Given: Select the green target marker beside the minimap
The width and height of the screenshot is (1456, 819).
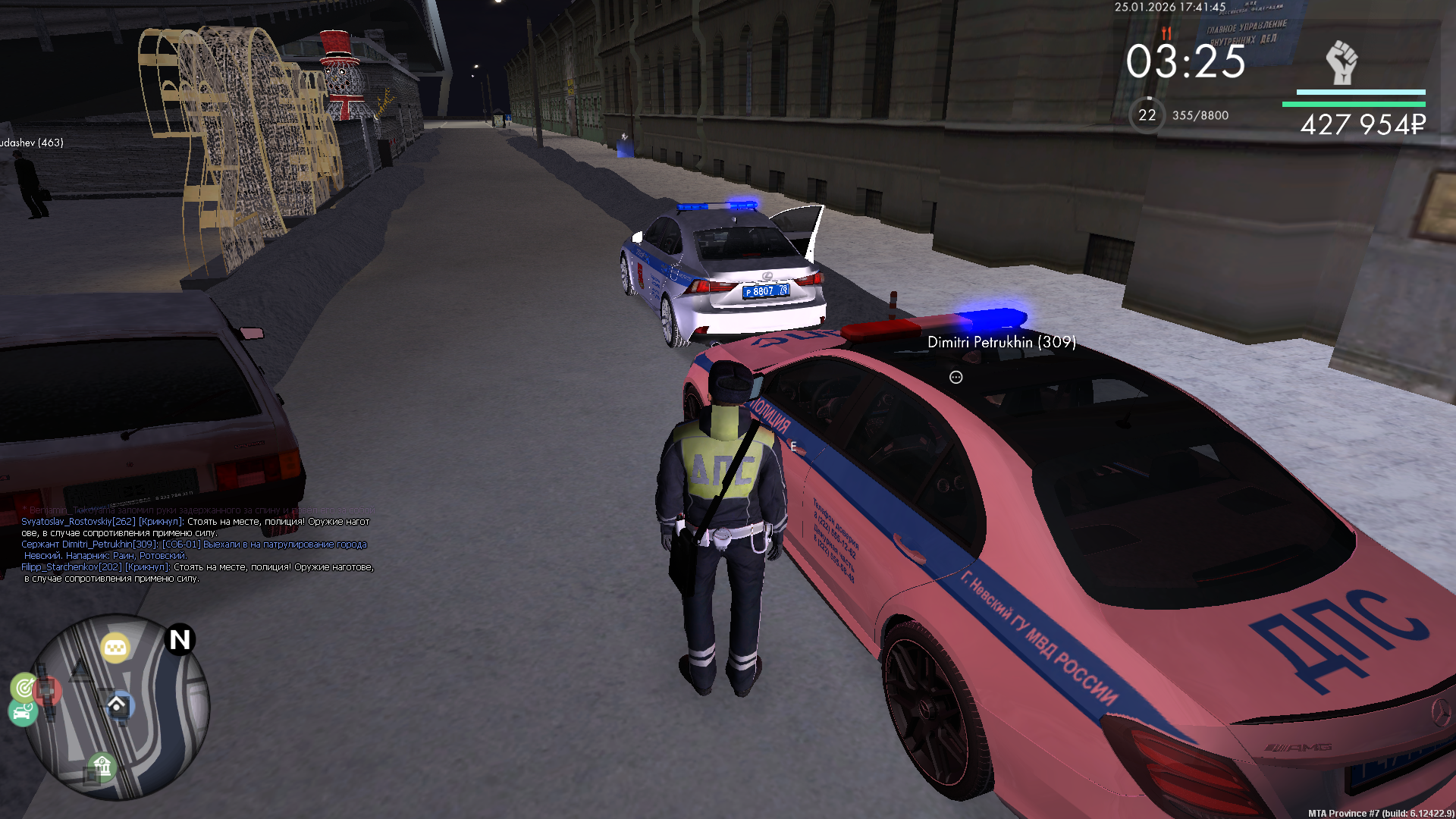Looking at the screenshot, I should pyautogui.click(x=24, y=687).
